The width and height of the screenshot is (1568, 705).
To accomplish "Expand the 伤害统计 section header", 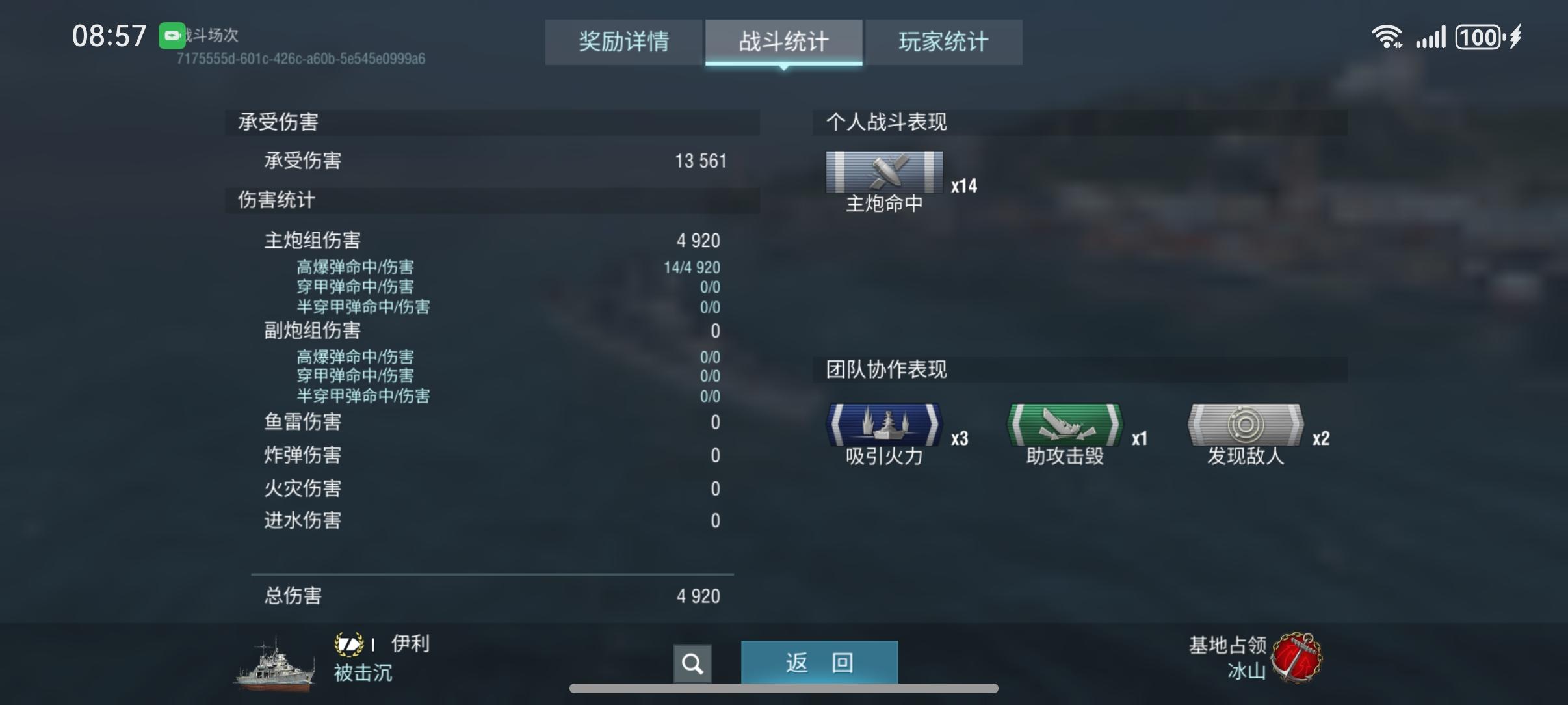I will coord(276,201).
